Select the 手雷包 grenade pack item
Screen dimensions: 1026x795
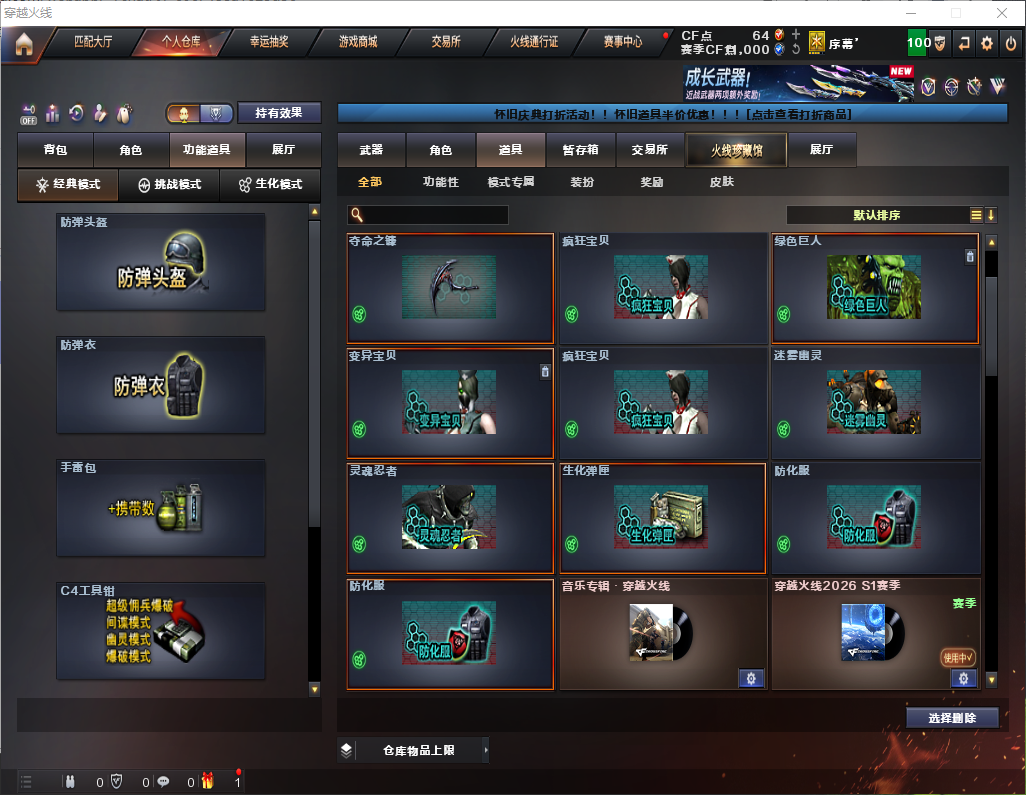pyautogui.click(x=161, y=509)
